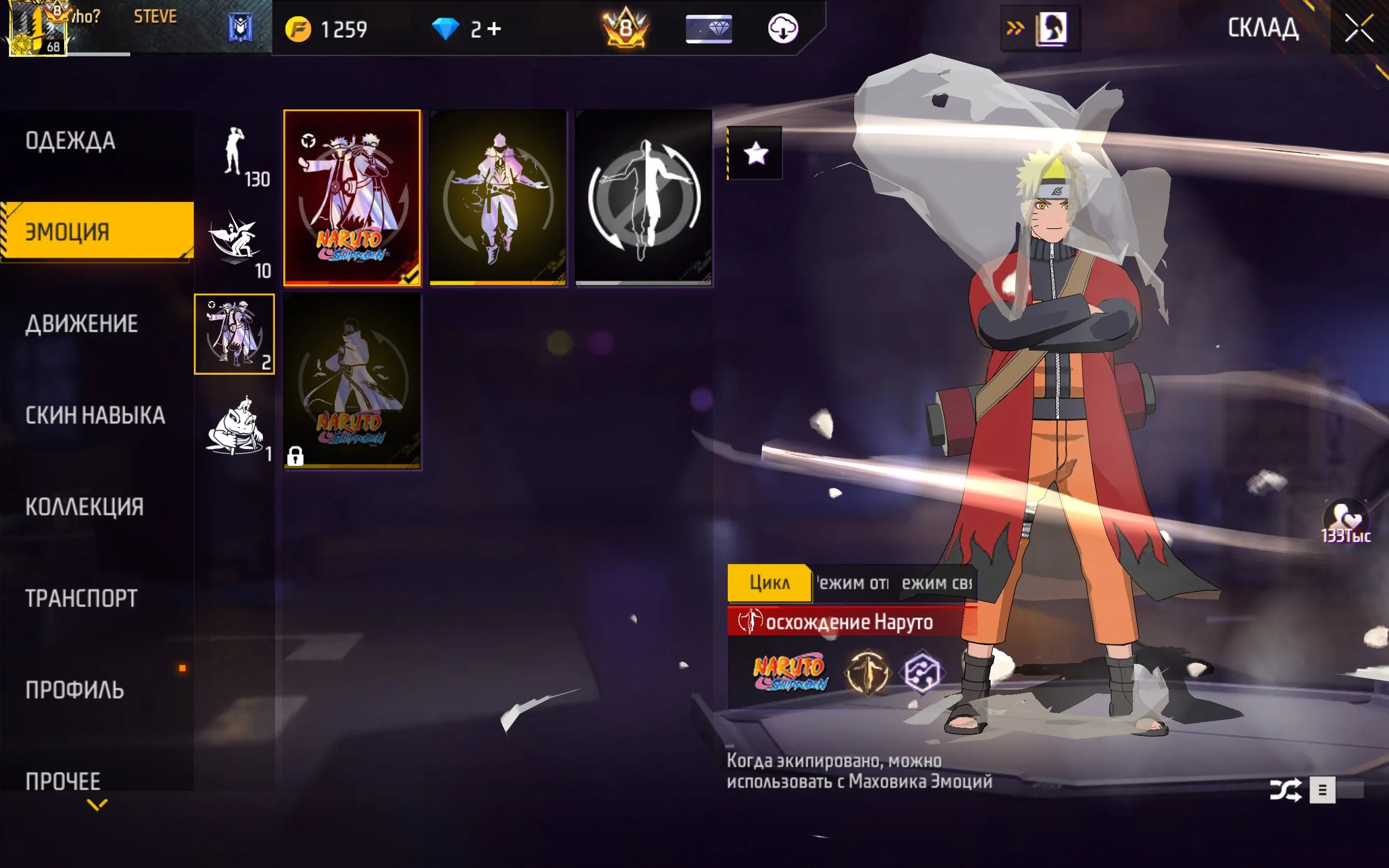The image size is (1389, 868).
Task: Toggle the favorites star filter
Action: (x=755, y=153)
